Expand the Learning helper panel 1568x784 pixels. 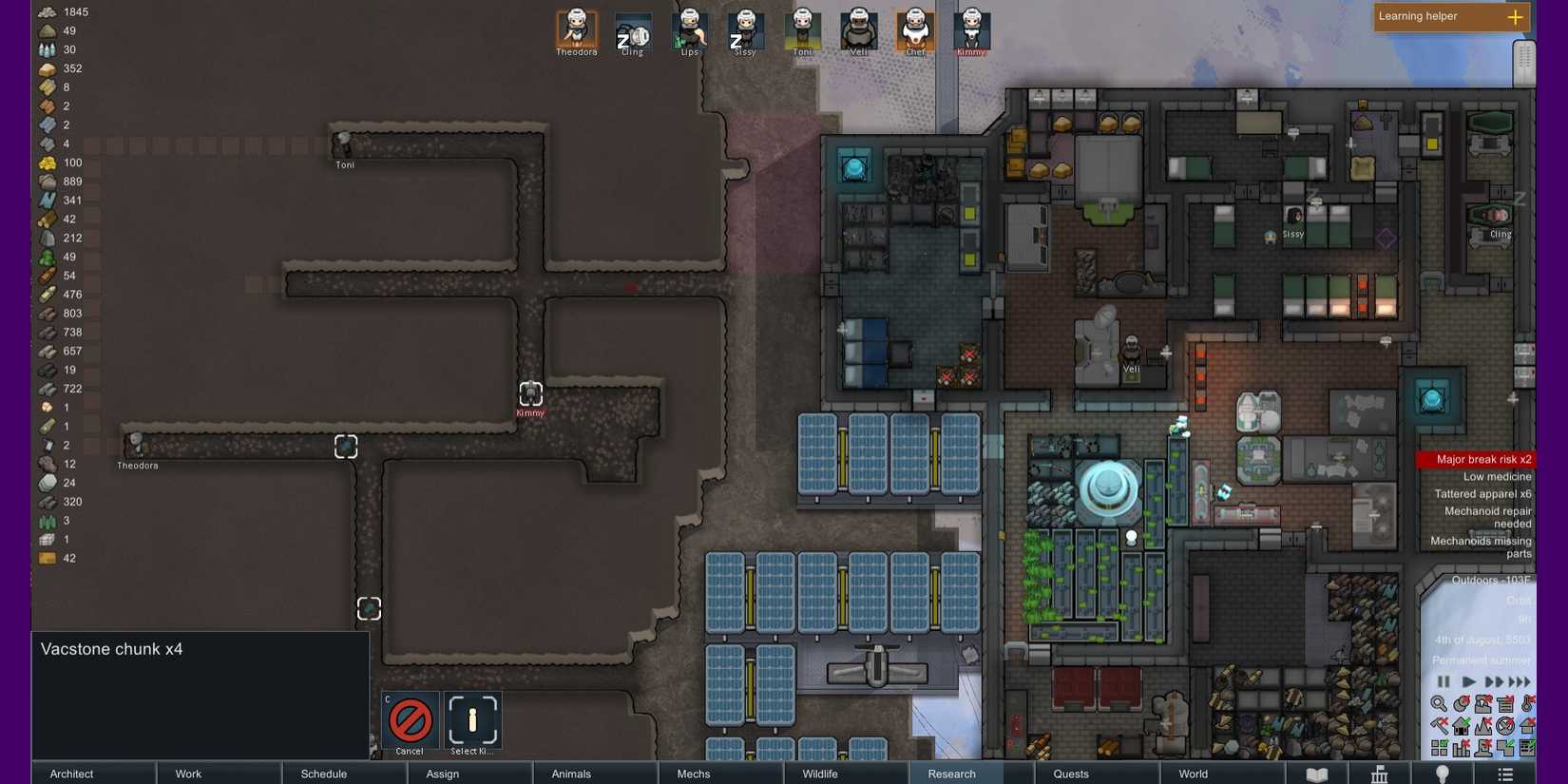pyautogui.click(x=1515, y=17)
